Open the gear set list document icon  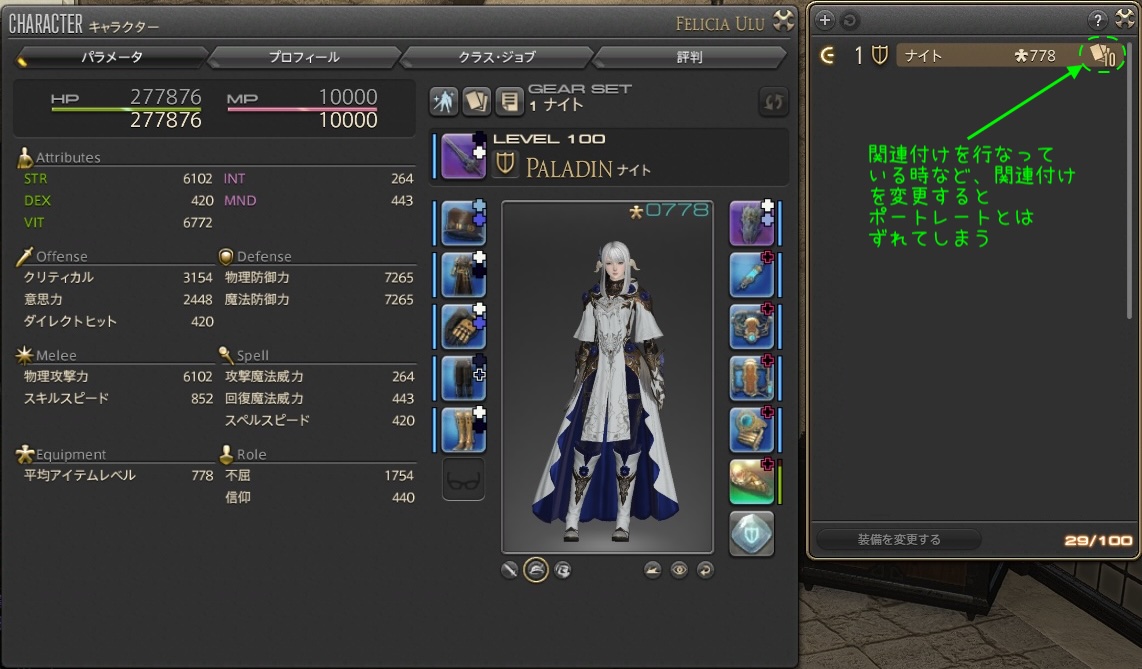[509, 101]
